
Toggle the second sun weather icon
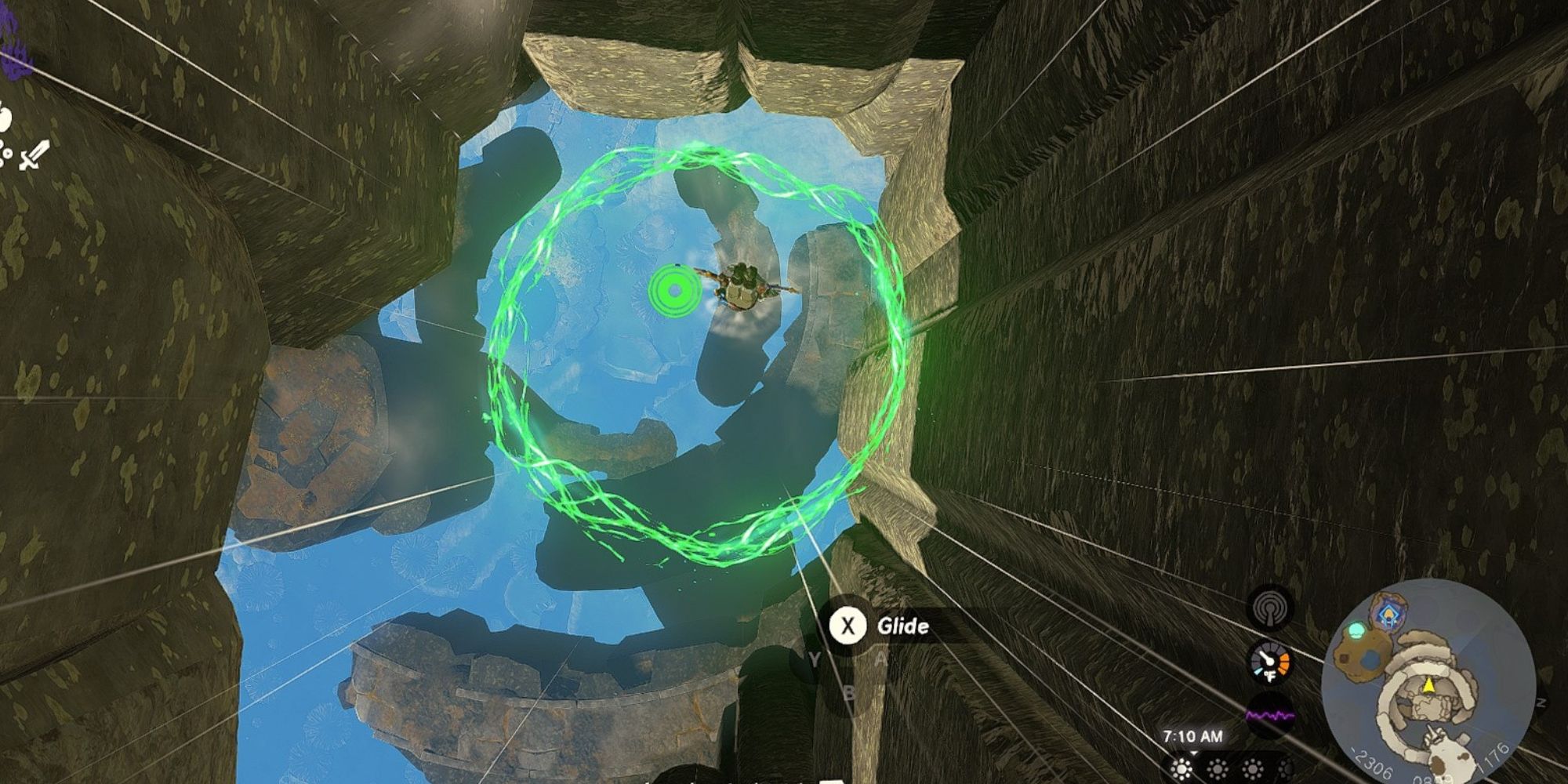point(1216,769)
